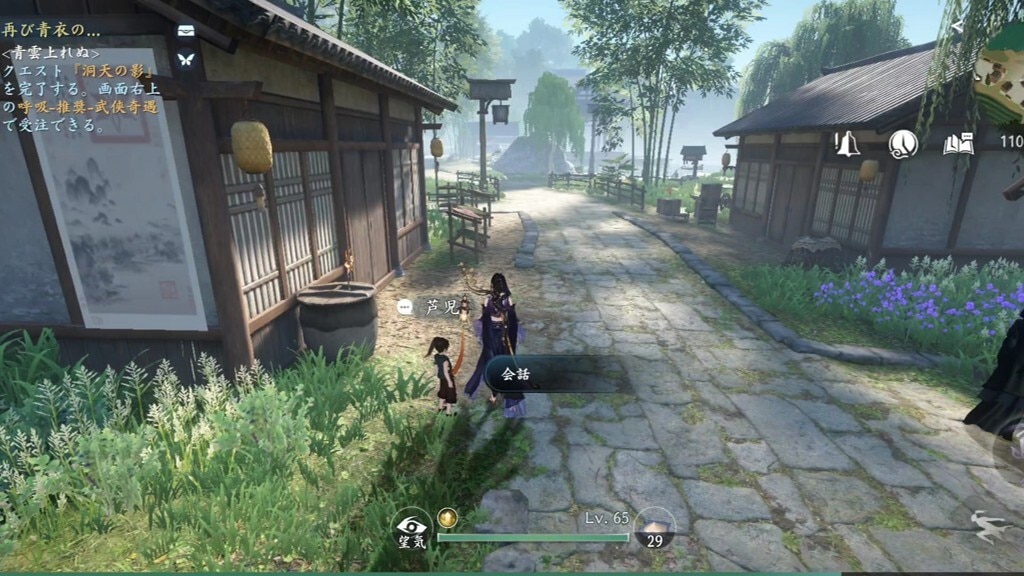Open the book with speech bubble icon
This screenshot has width=1024, height=576.
click(958, 143)
